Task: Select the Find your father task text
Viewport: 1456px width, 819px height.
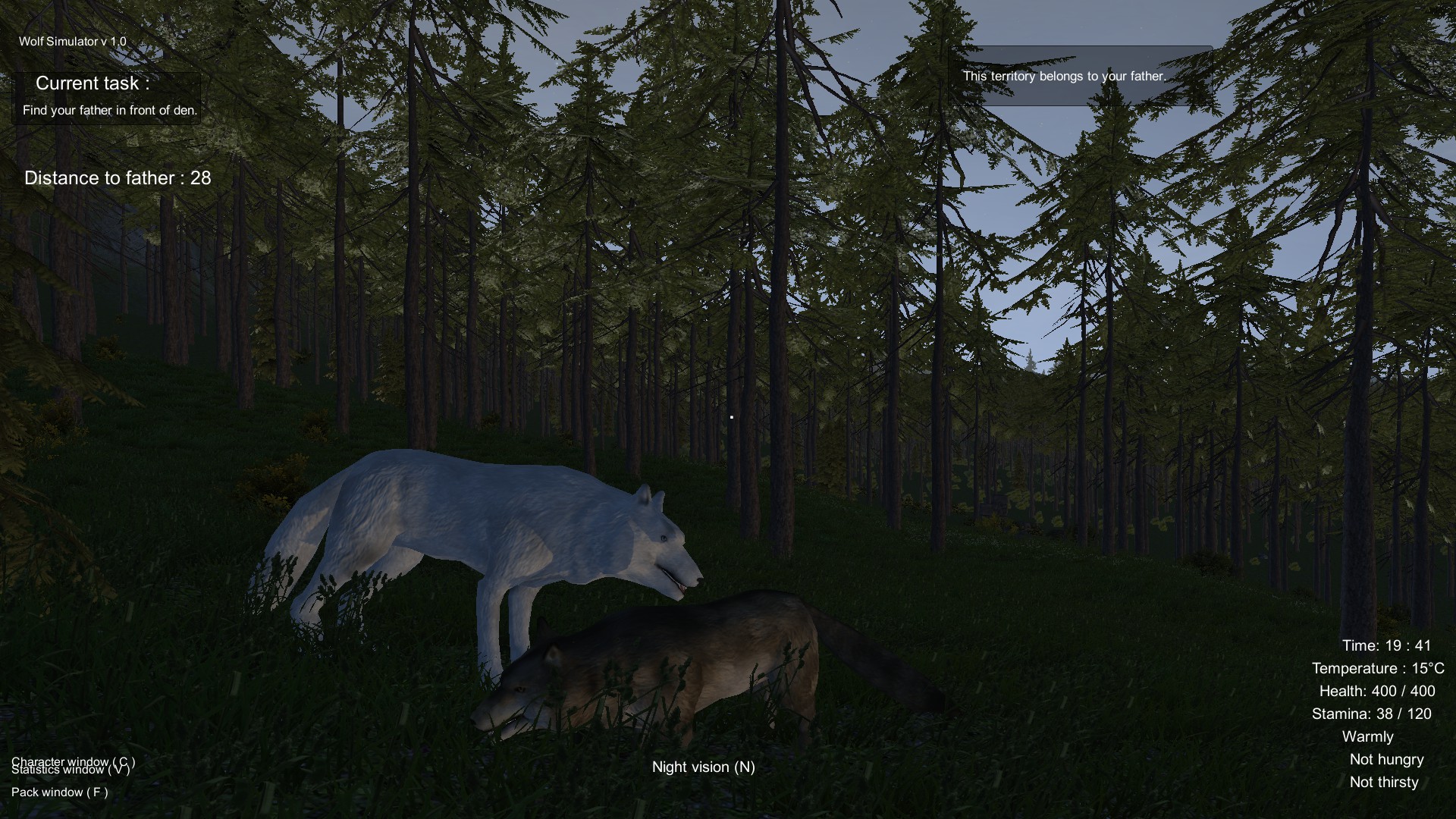Action: point(109,109)
